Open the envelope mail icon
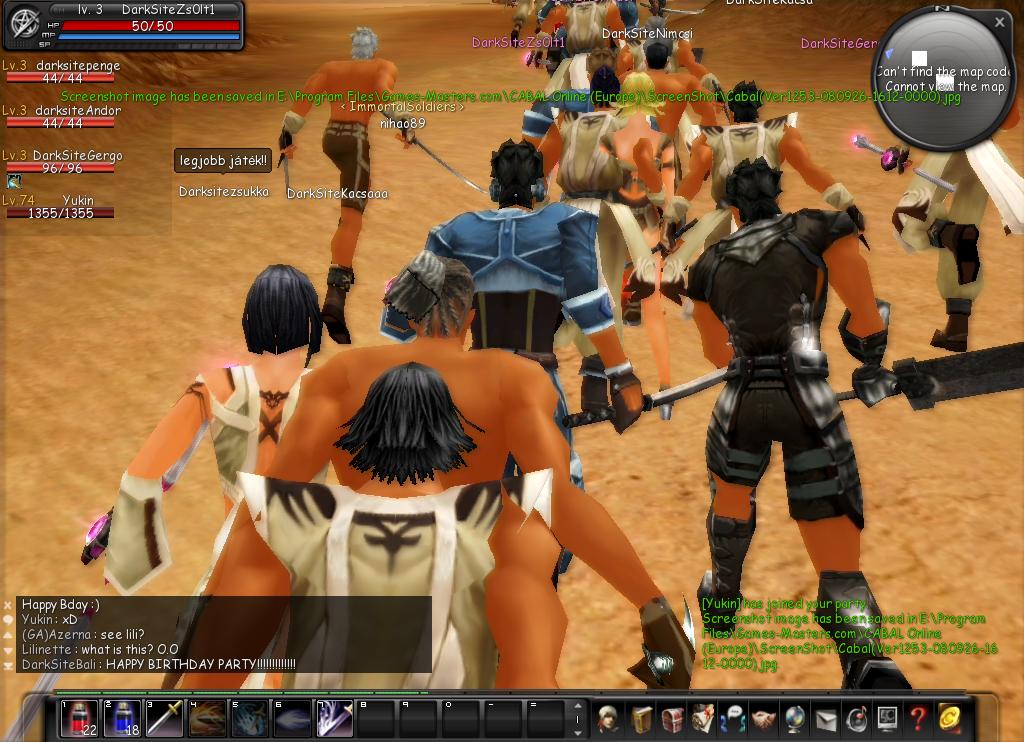The image size is (1024, 742). [x=826, y=718]
